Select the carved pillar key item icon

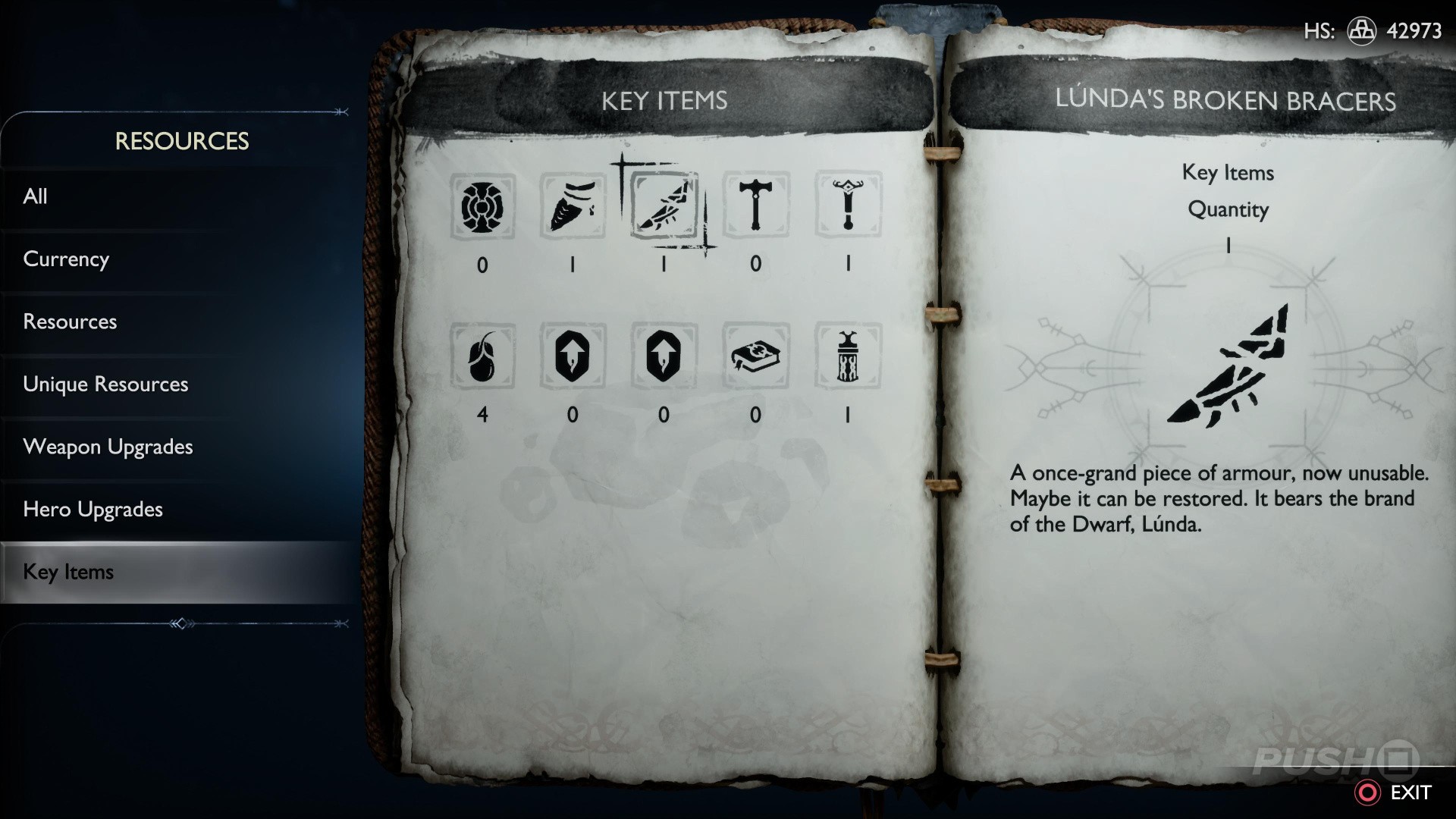point(847,356)
